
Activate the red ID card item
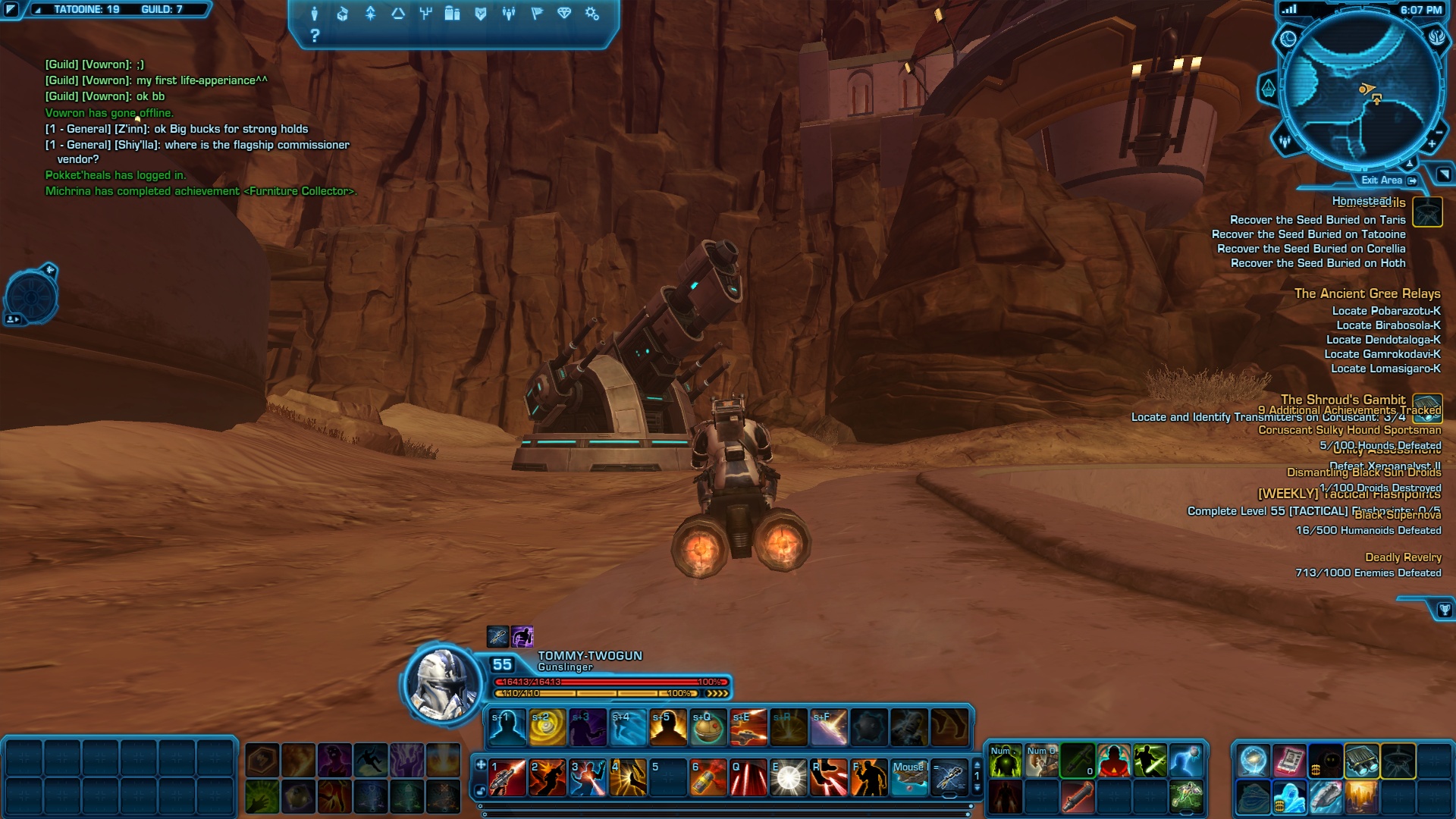coord(1288,761)
